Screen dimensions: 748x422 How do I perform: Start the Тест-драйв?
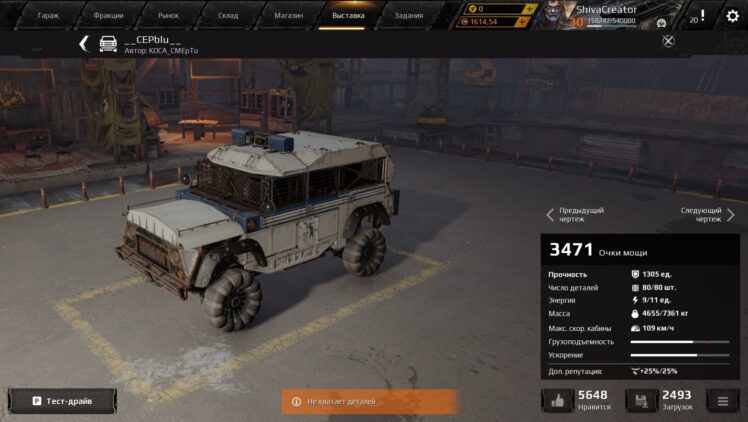coord(61,401)
